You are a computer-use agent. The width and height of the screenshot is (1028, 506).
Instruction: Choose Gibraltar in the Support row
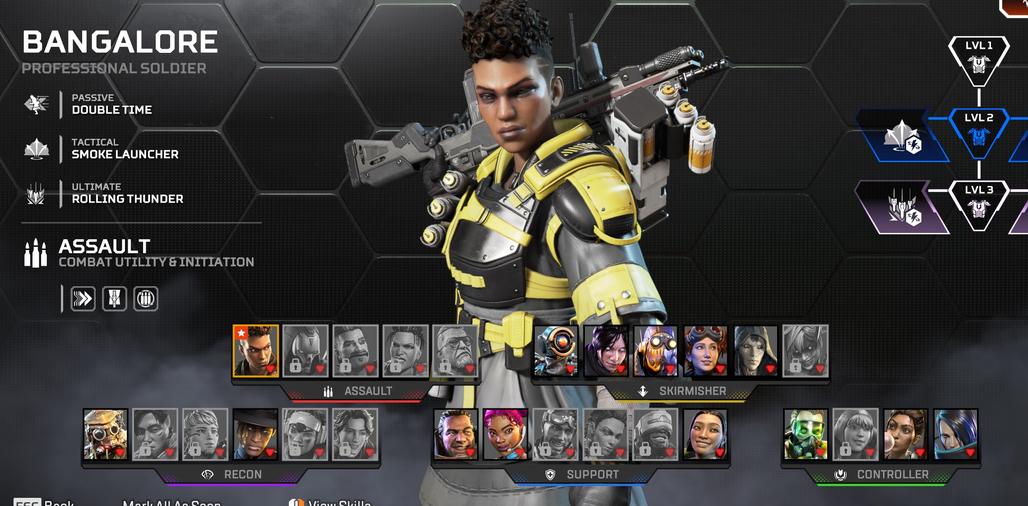click(455, 434)
